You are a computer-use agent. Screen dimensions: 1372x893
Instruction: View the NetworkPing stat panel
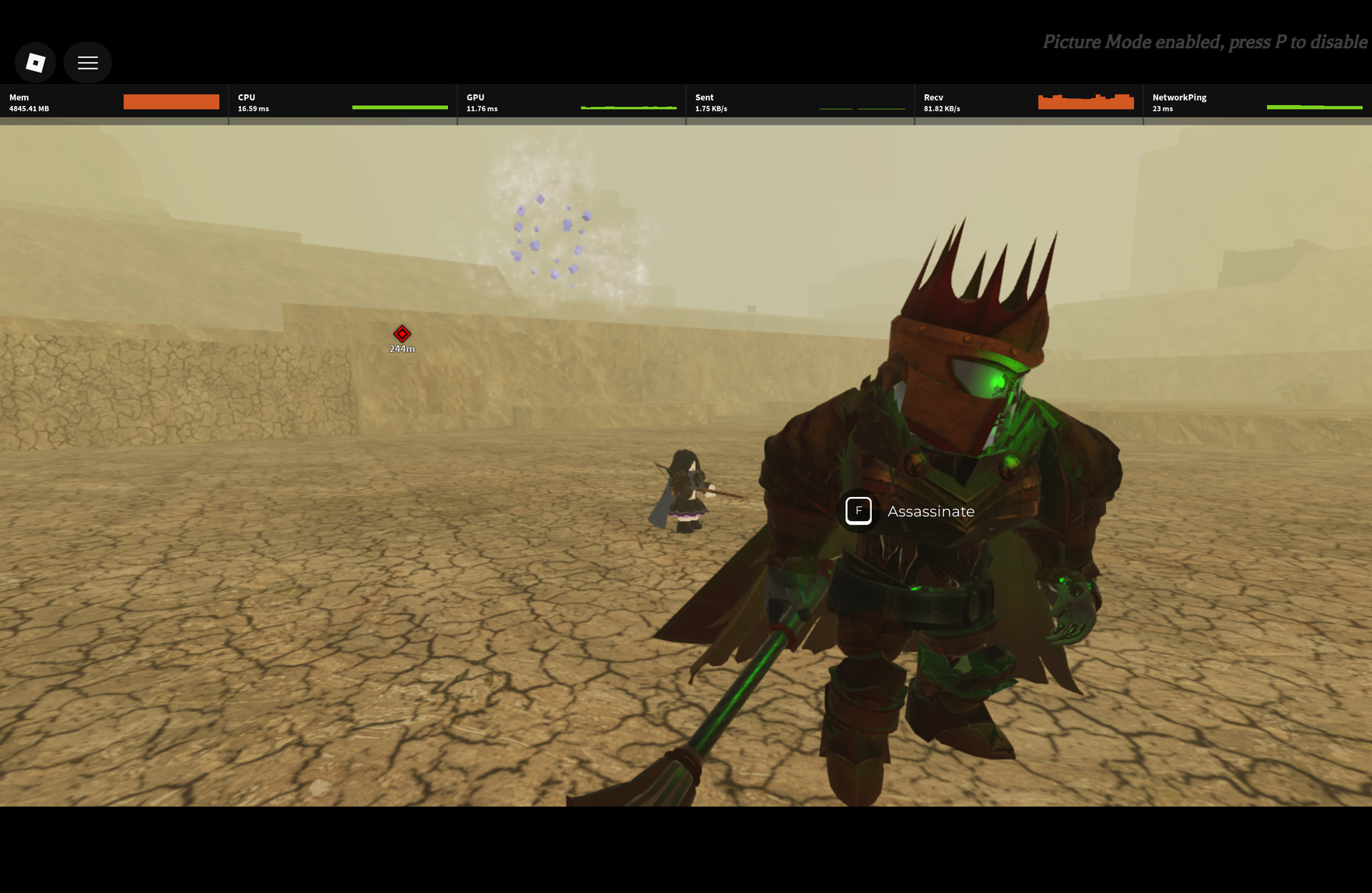[x=1257, y=102]
